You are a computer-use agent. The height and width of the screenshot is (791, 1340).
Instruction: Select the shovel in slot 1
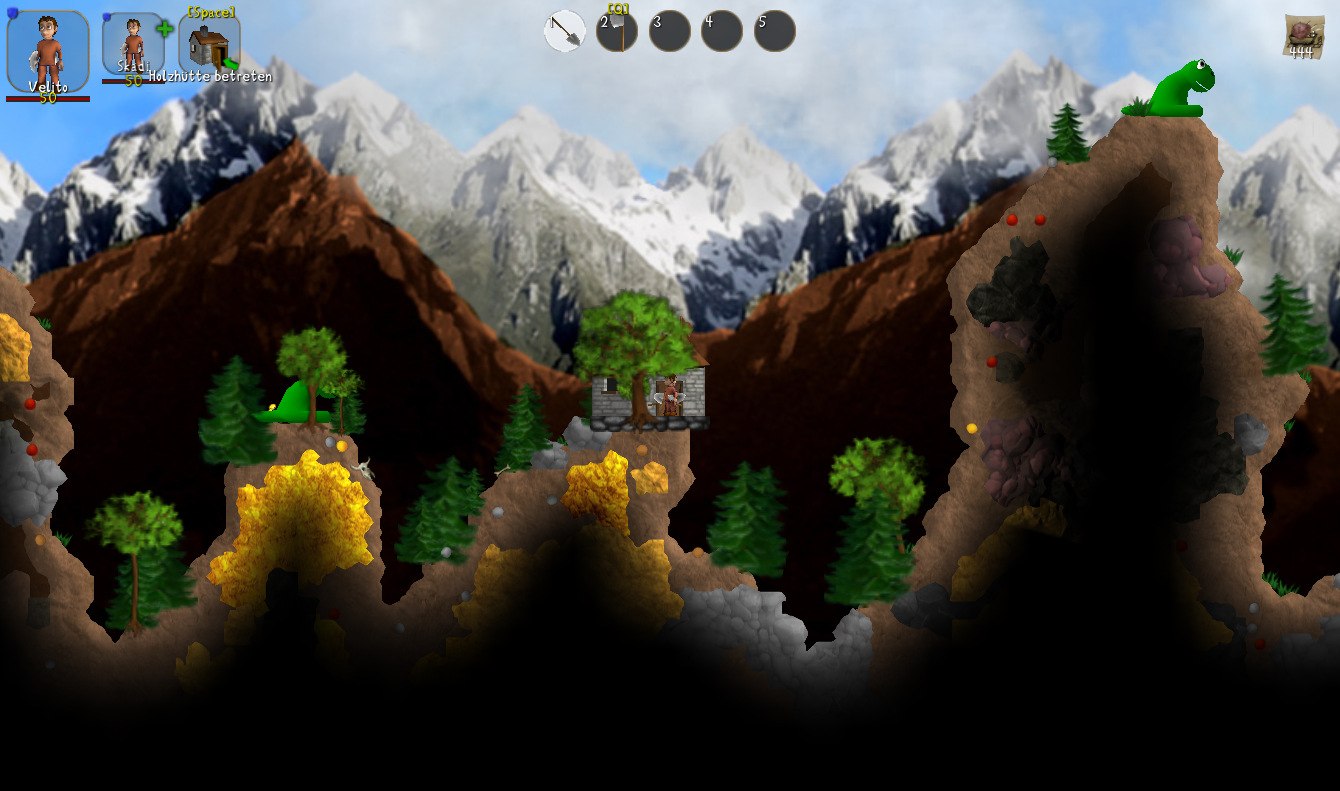point(565,31)
